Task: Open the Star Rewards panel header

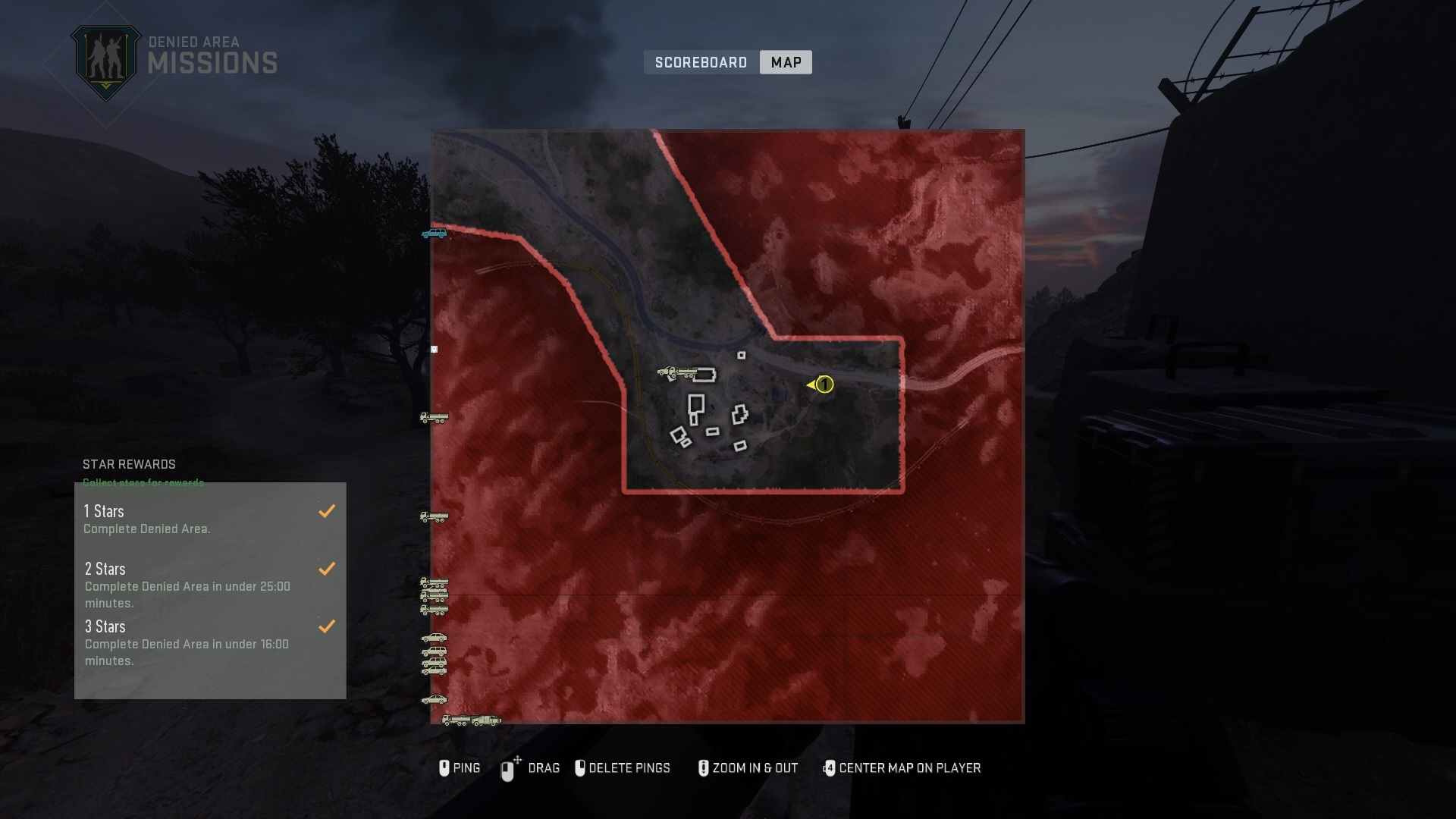Action: [x=129, y=465]
